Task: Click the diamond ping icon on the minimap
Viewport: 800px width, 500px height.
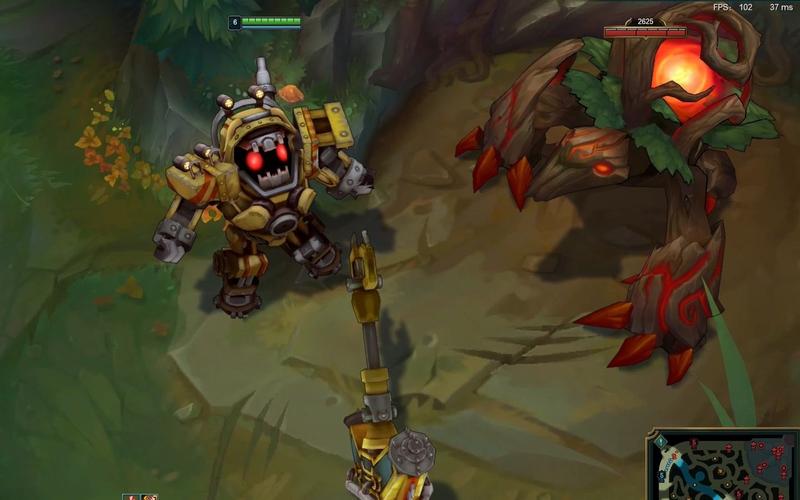Action: 661,441
